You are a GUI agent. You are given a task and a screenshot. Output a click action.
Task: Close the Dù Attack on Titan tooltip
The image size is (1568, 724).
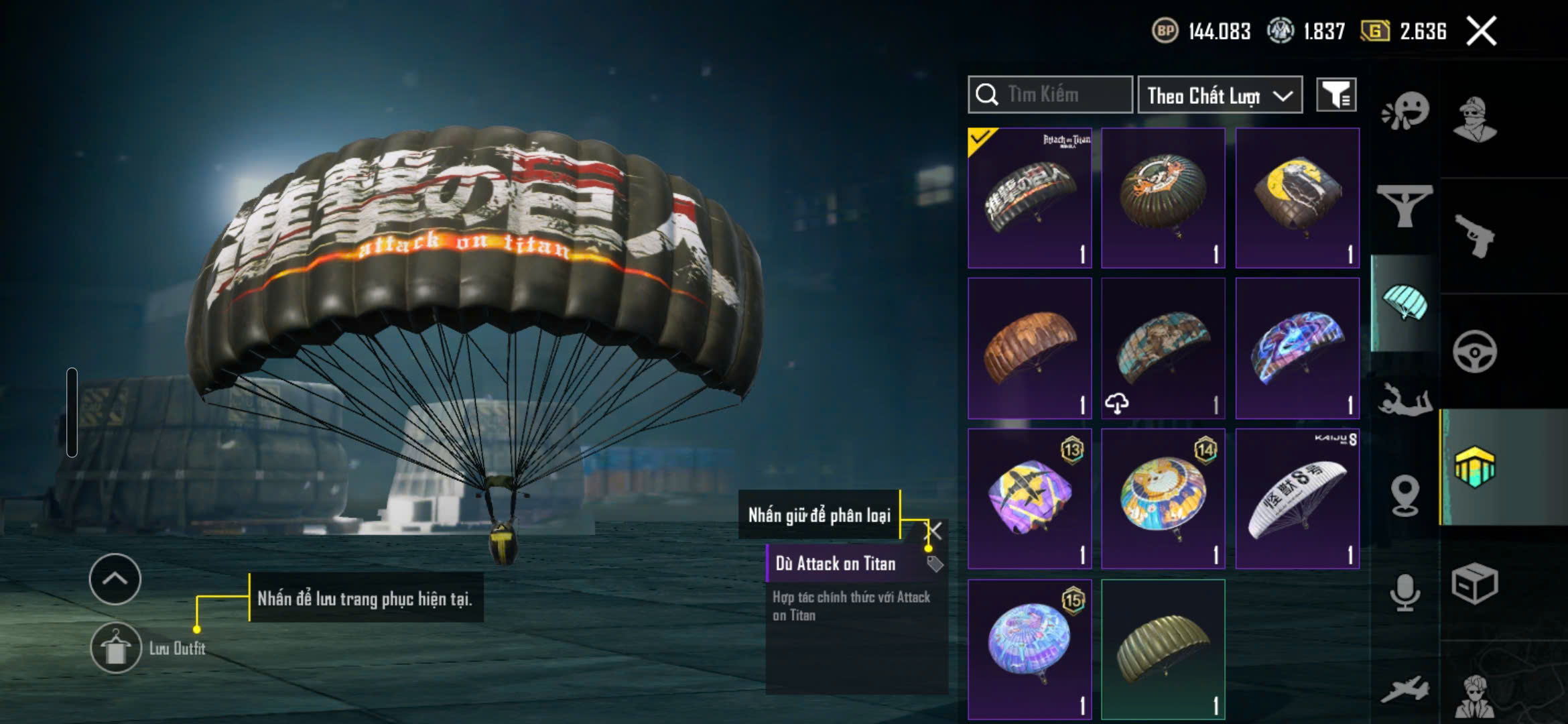934,531
